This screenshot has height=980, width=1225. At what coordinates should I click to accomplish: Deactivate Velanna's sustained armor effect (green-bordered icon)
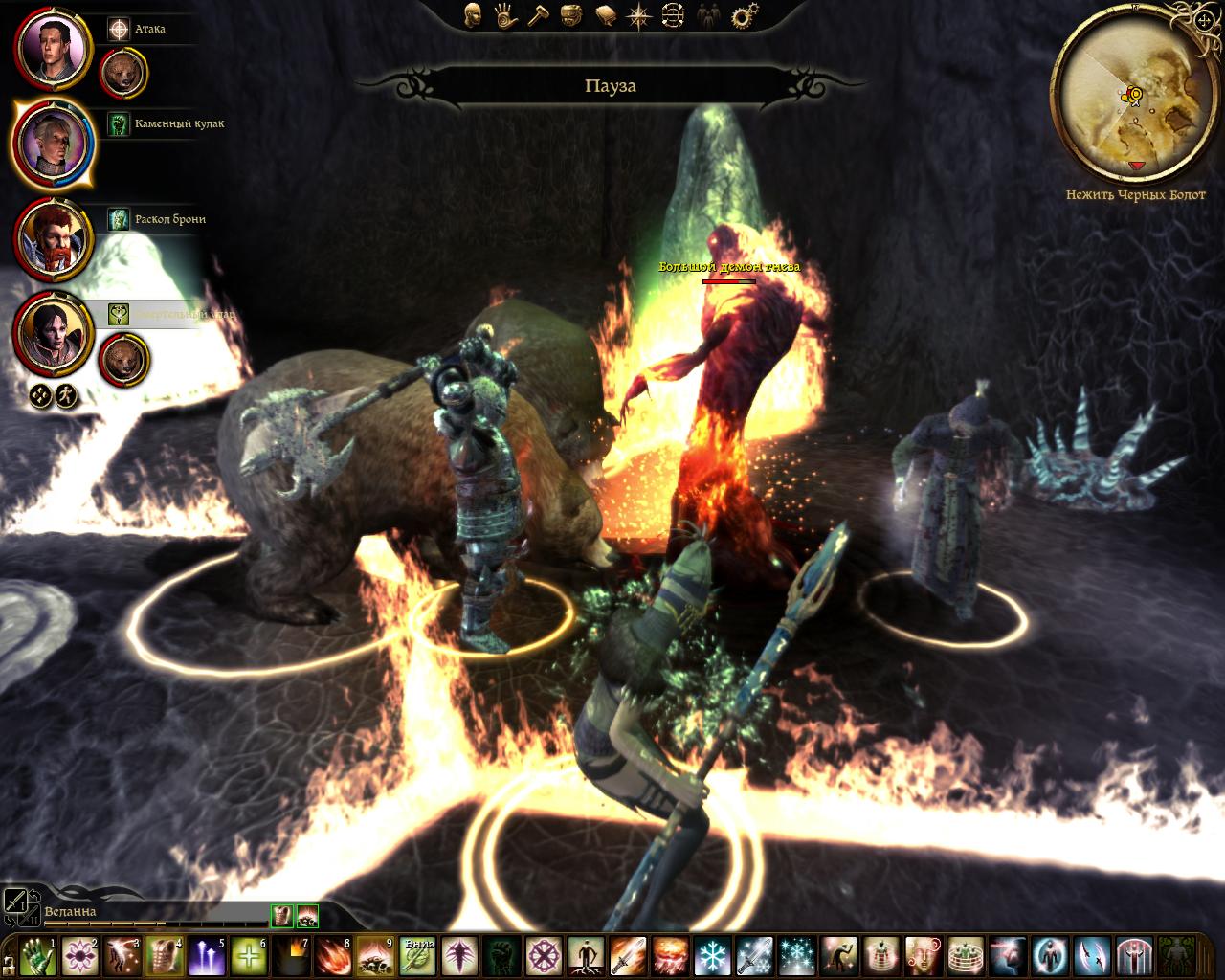tap(281, 915)
